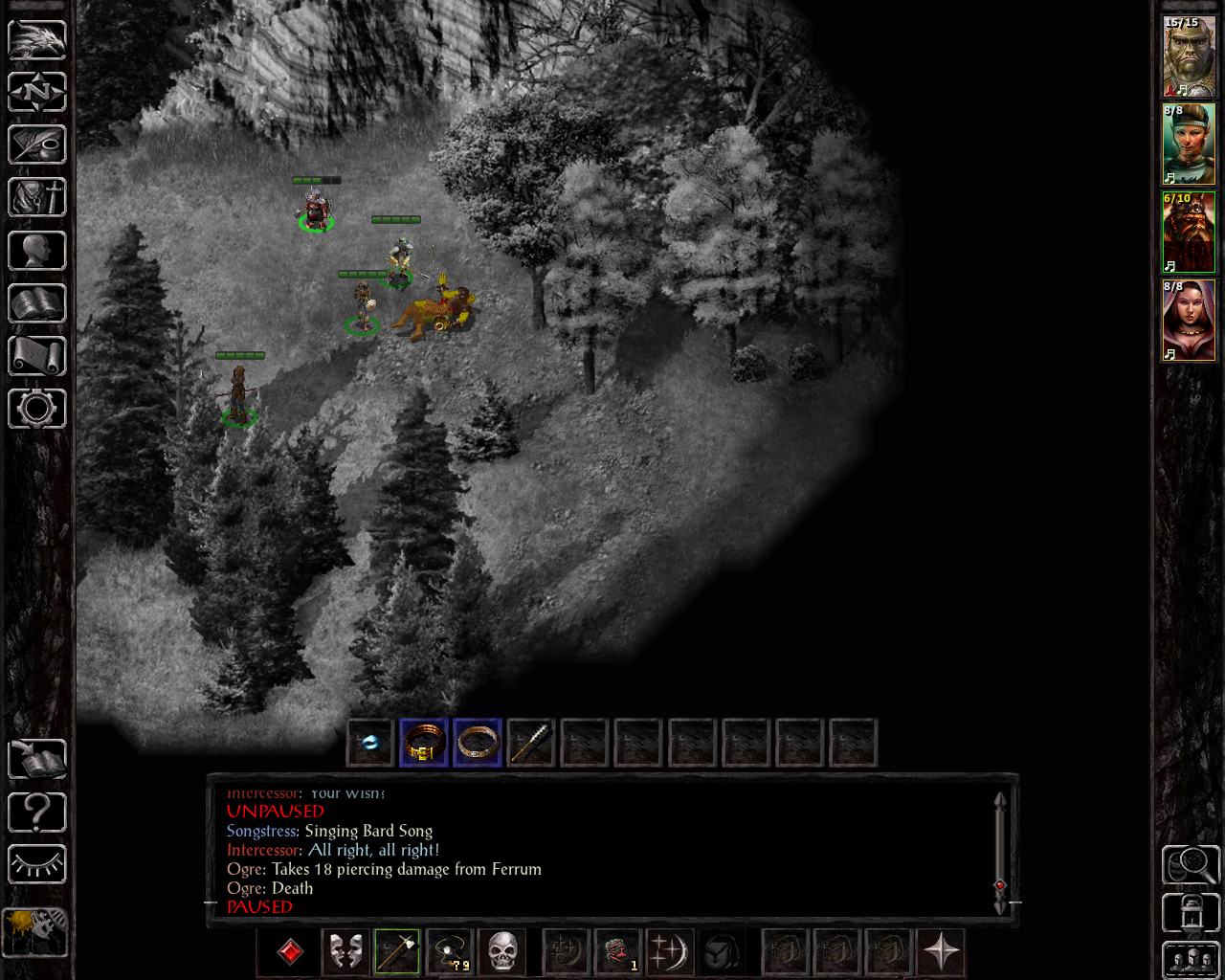Open the inventory with the armor icon
1225x980 pixels.
(36, 198)
